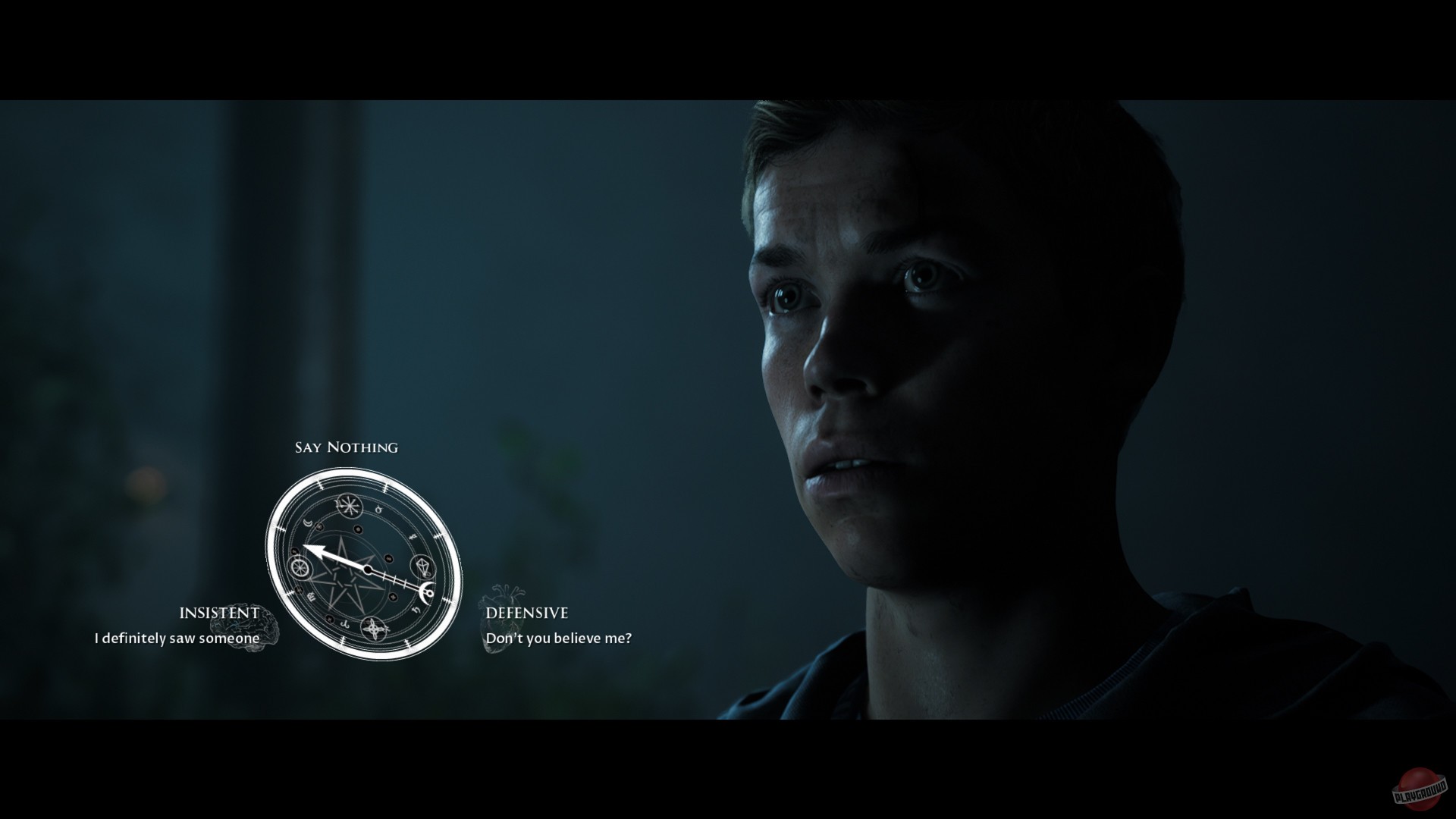Click the spoked wheel symbol on the compass left
1456x819 pixels.
coord(300,569)
